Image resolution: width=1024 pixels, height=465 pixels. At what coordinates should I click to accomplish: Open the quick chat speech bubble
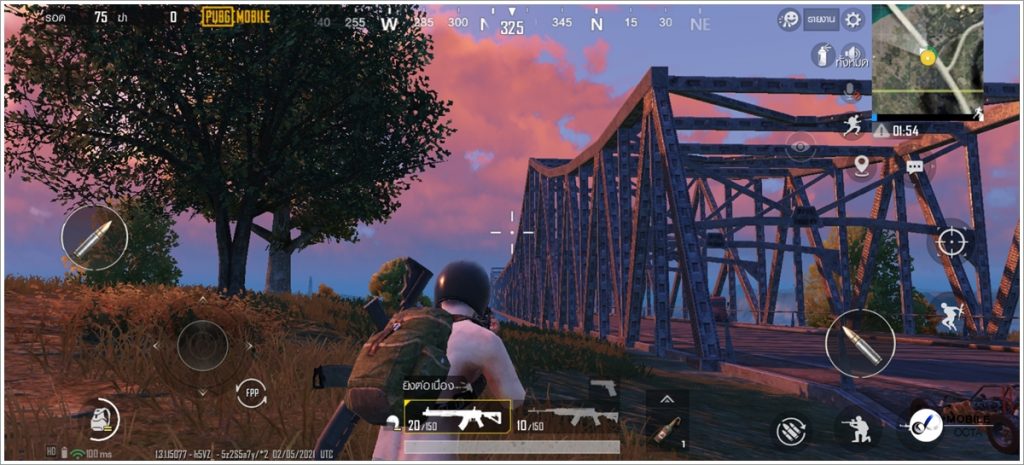(x=914, y=167)
